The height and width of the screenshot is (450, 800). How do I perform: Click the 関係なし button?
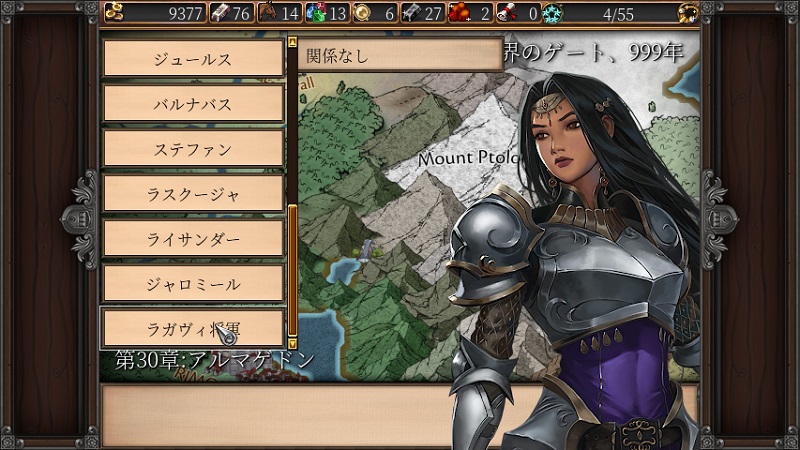(x=399, y=56)
